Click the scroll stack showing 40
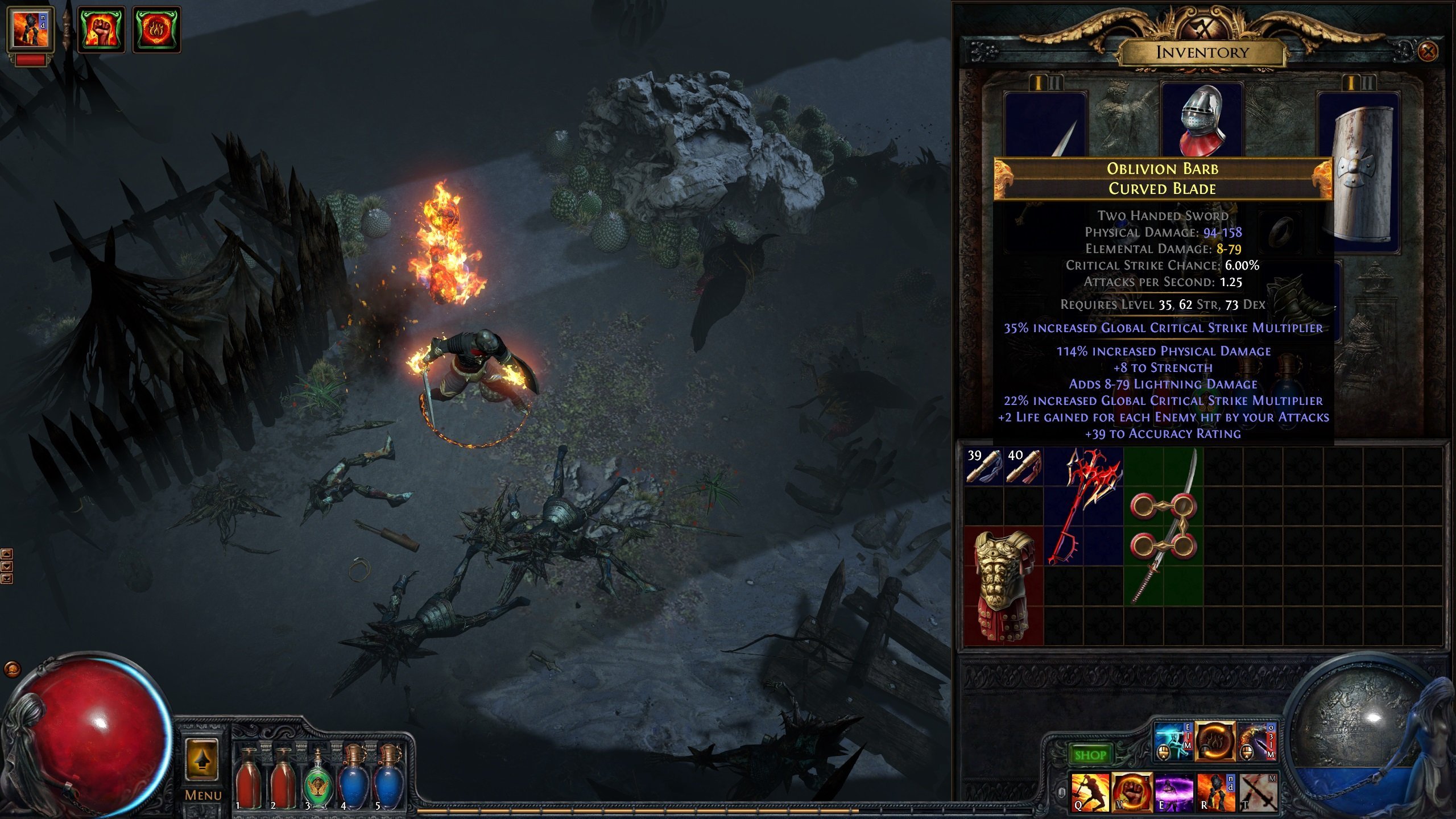Screen dimensions: 1456x819 pyautogui.click(x=1024, y=466)
